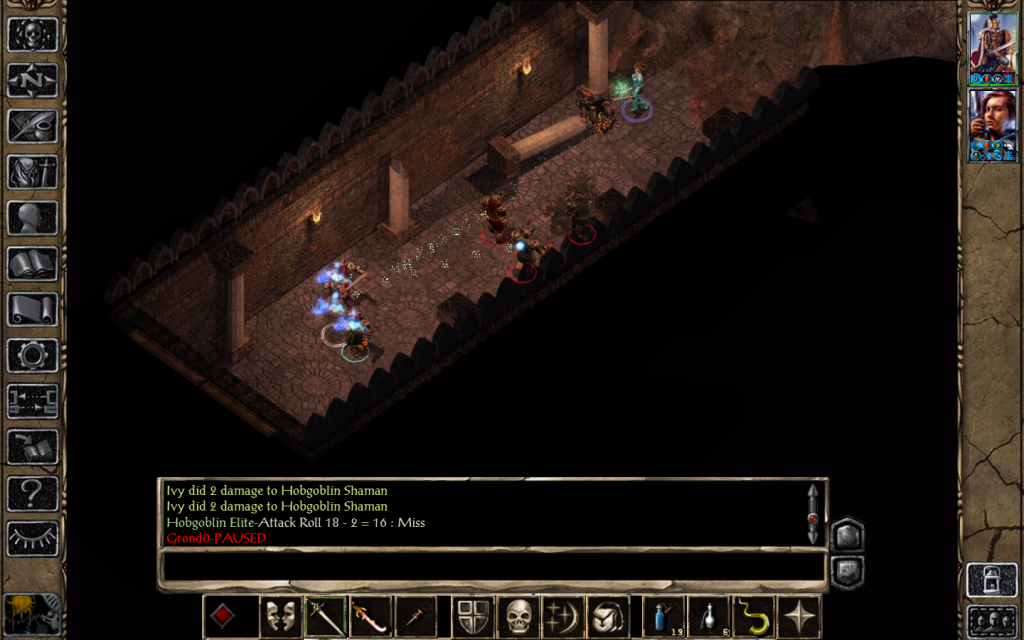The image size is (1024, 640).
Task: Select the dark-haired man's party portrait
Action: pyautogui.click(x=993, y=124)
